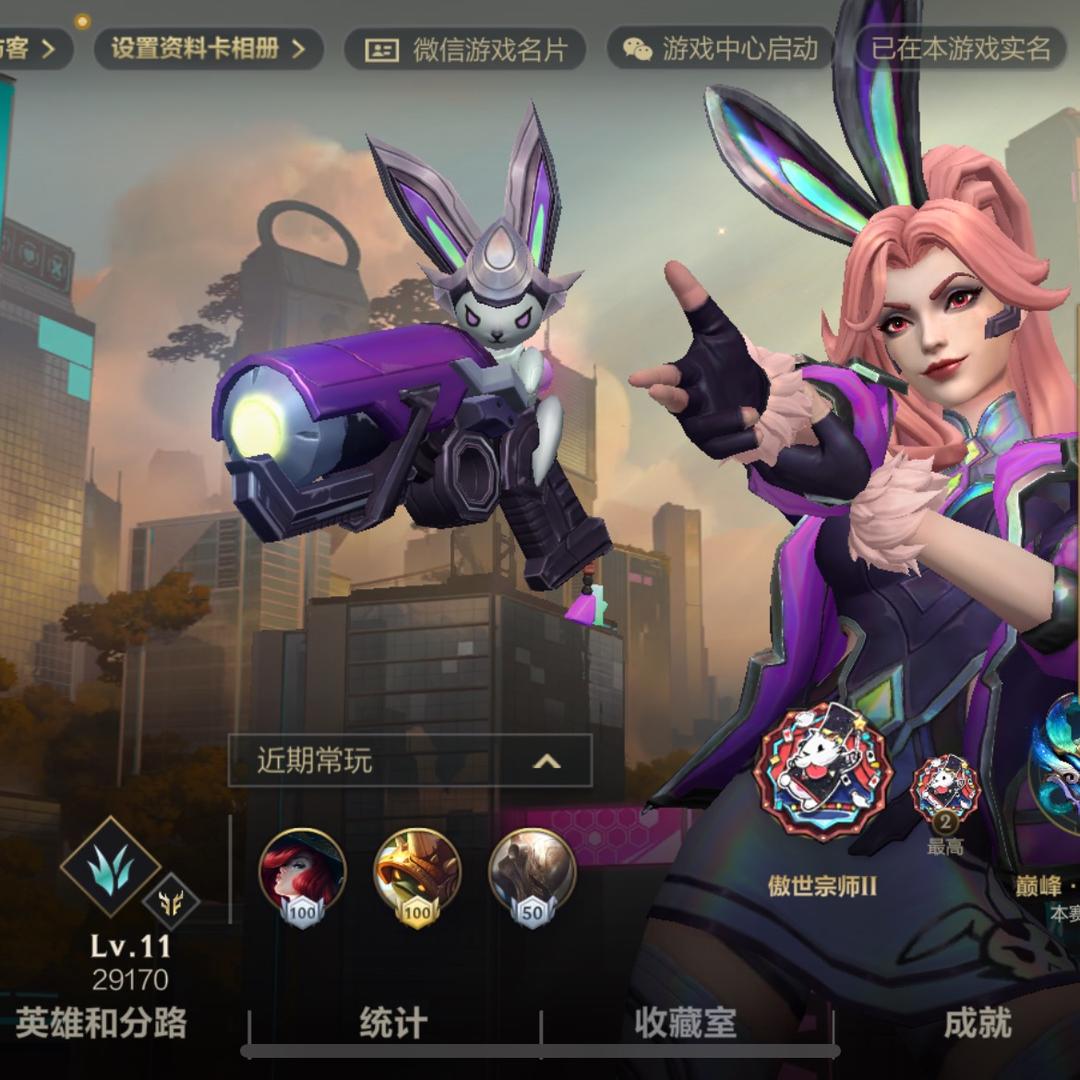Viewport: 1080px width, 1080px height.
Task: Open 设置资料卡相册 album settings
Action: point(208,48)
